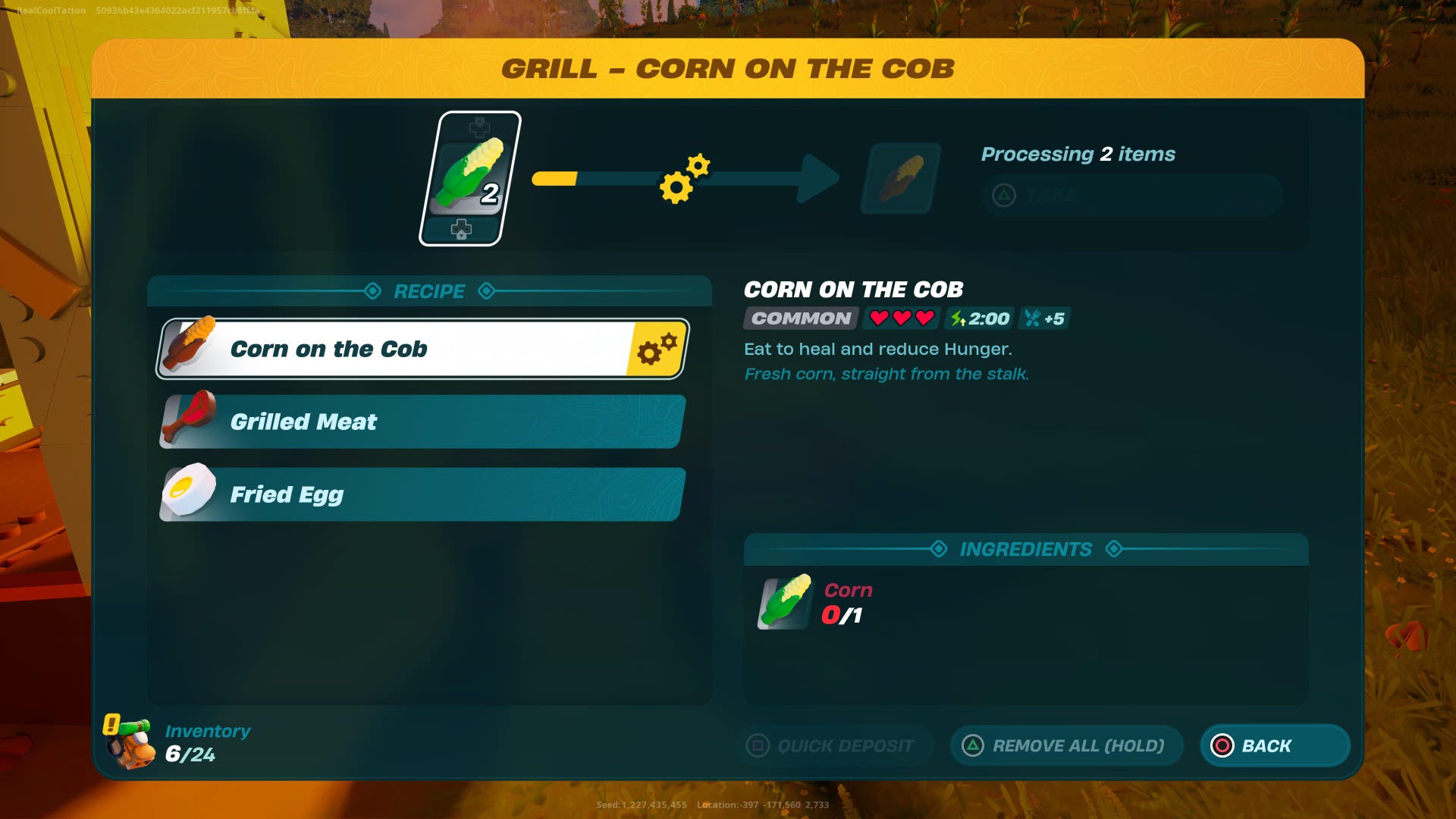Image resolution: width=1456 pixels, height=819 pixels.
Task: Expand the Recipe section header
Action: [x=428, y=291]
